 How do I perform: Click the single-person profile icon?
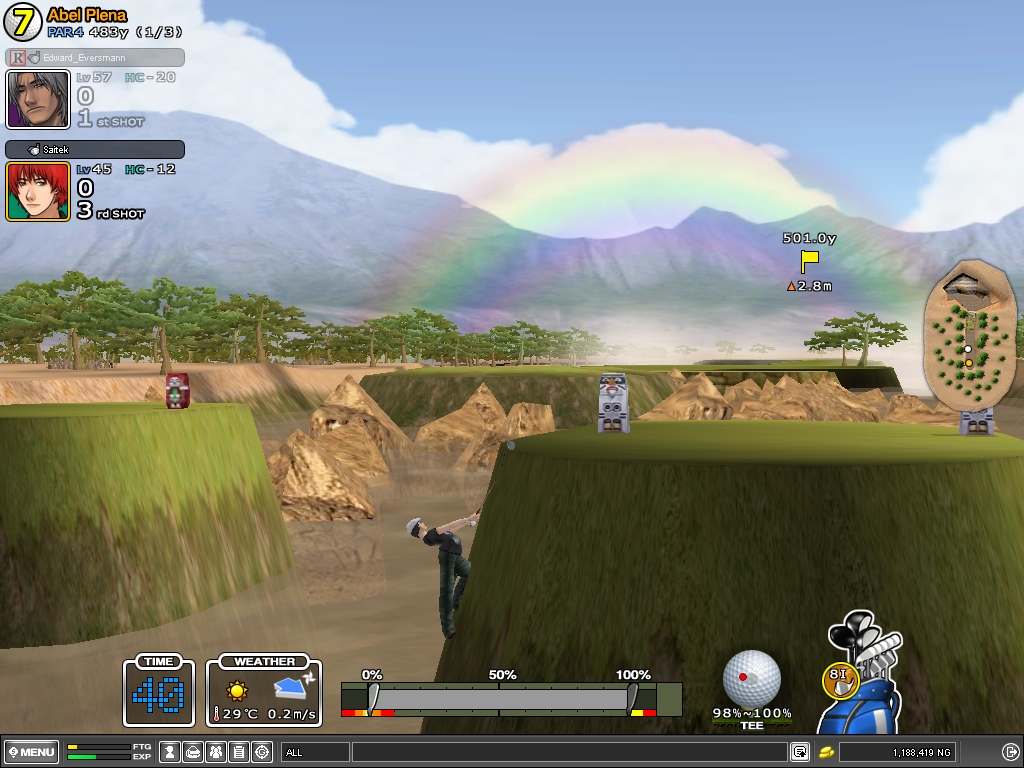coord(170,752)
